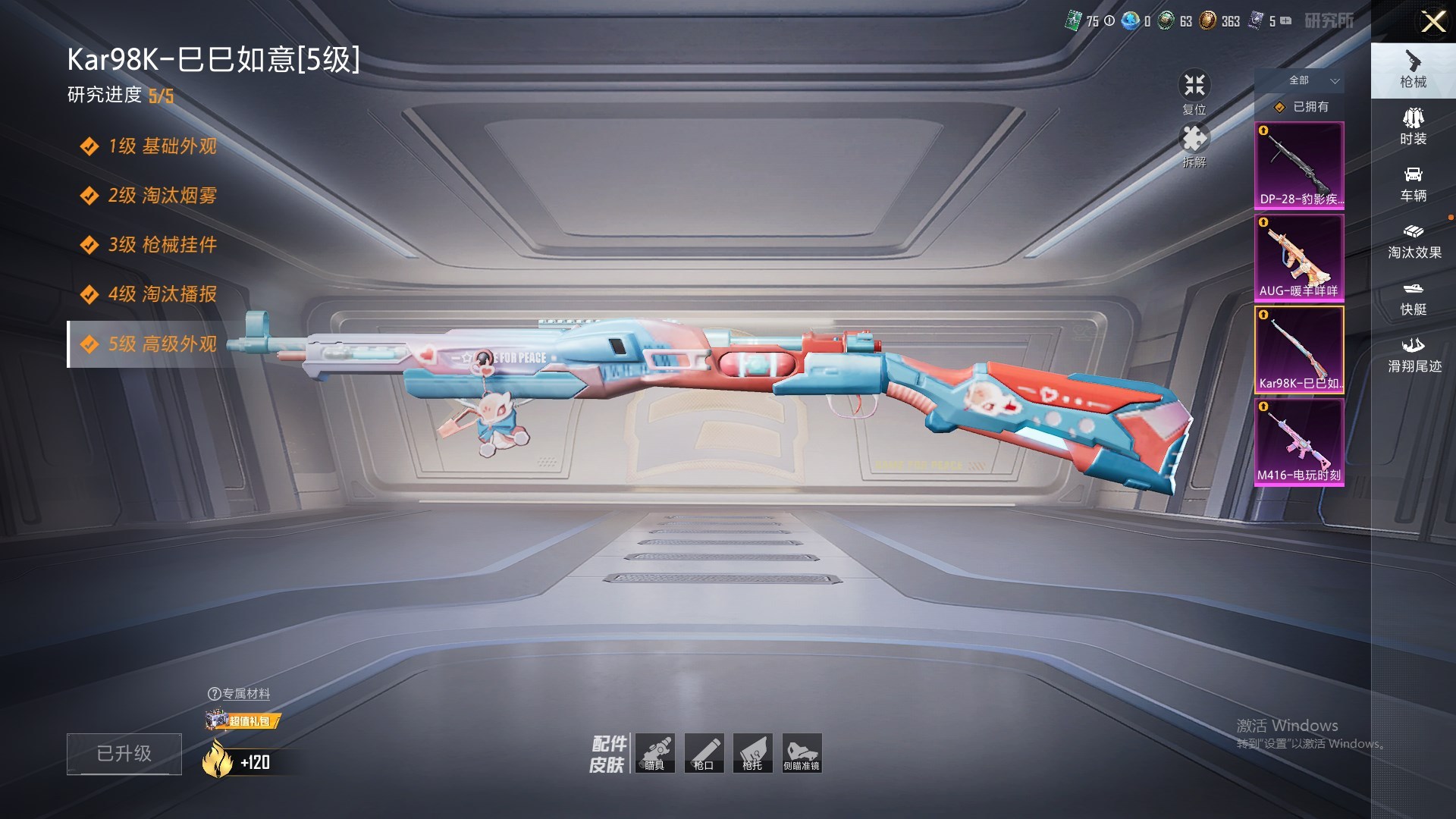
Task: Show the 滑翔尾迹 glide trail tab
Action: tap(1414, 355)
